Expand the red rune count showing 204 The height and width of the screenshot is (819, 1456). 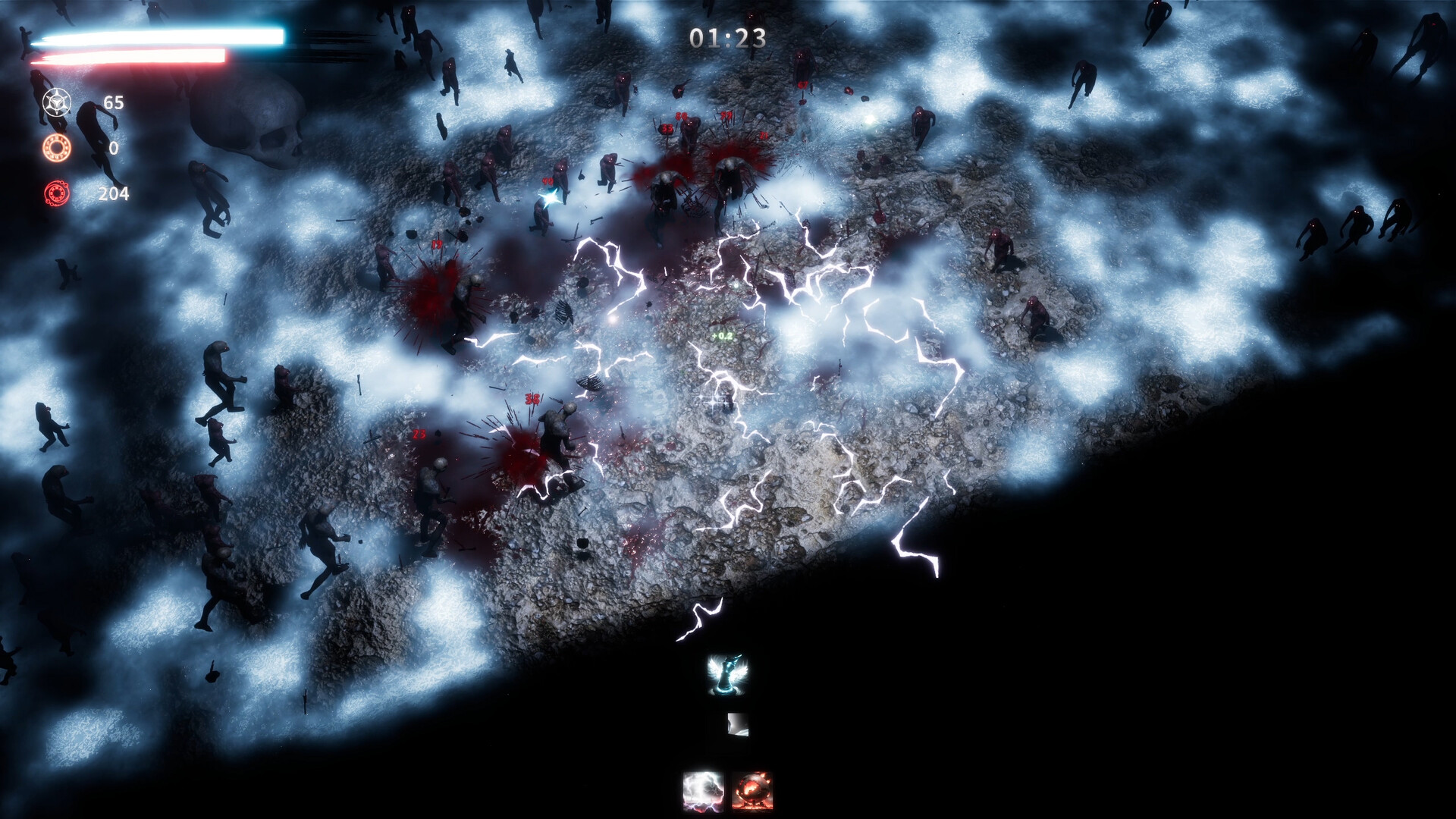coord(114,193)
